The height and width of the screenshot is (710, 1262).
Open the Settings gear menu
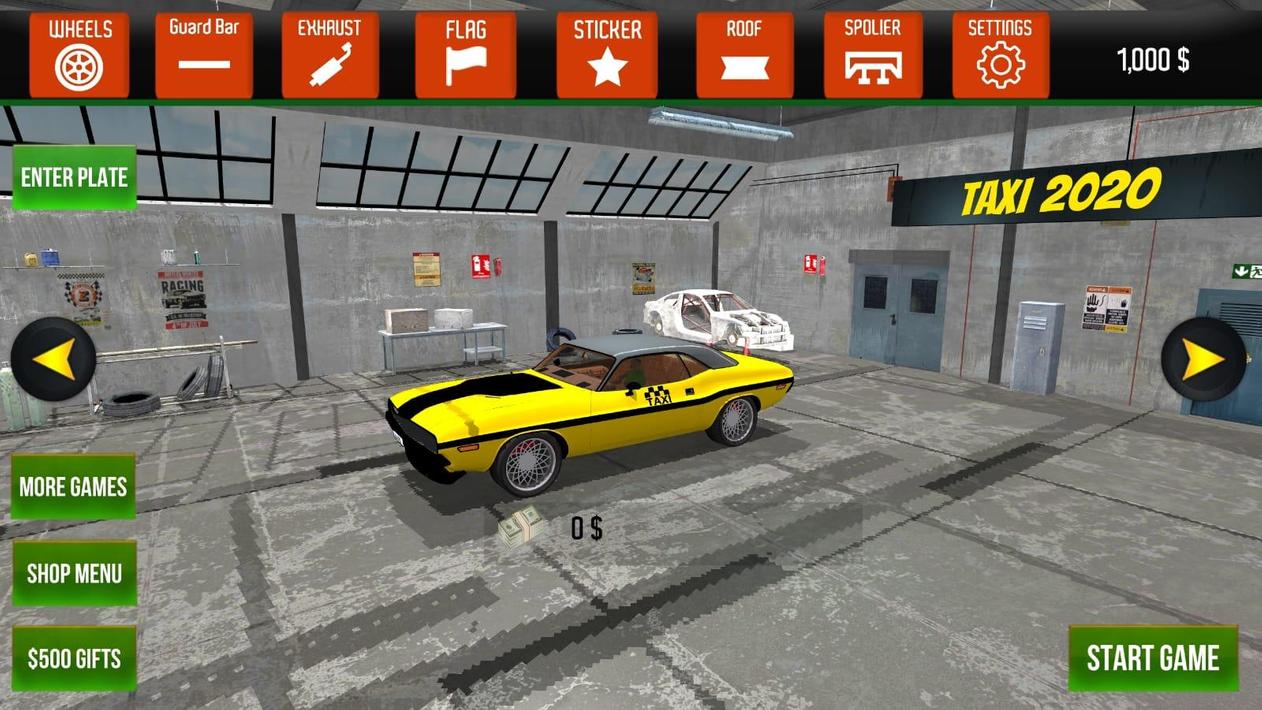pos(1000,55)
